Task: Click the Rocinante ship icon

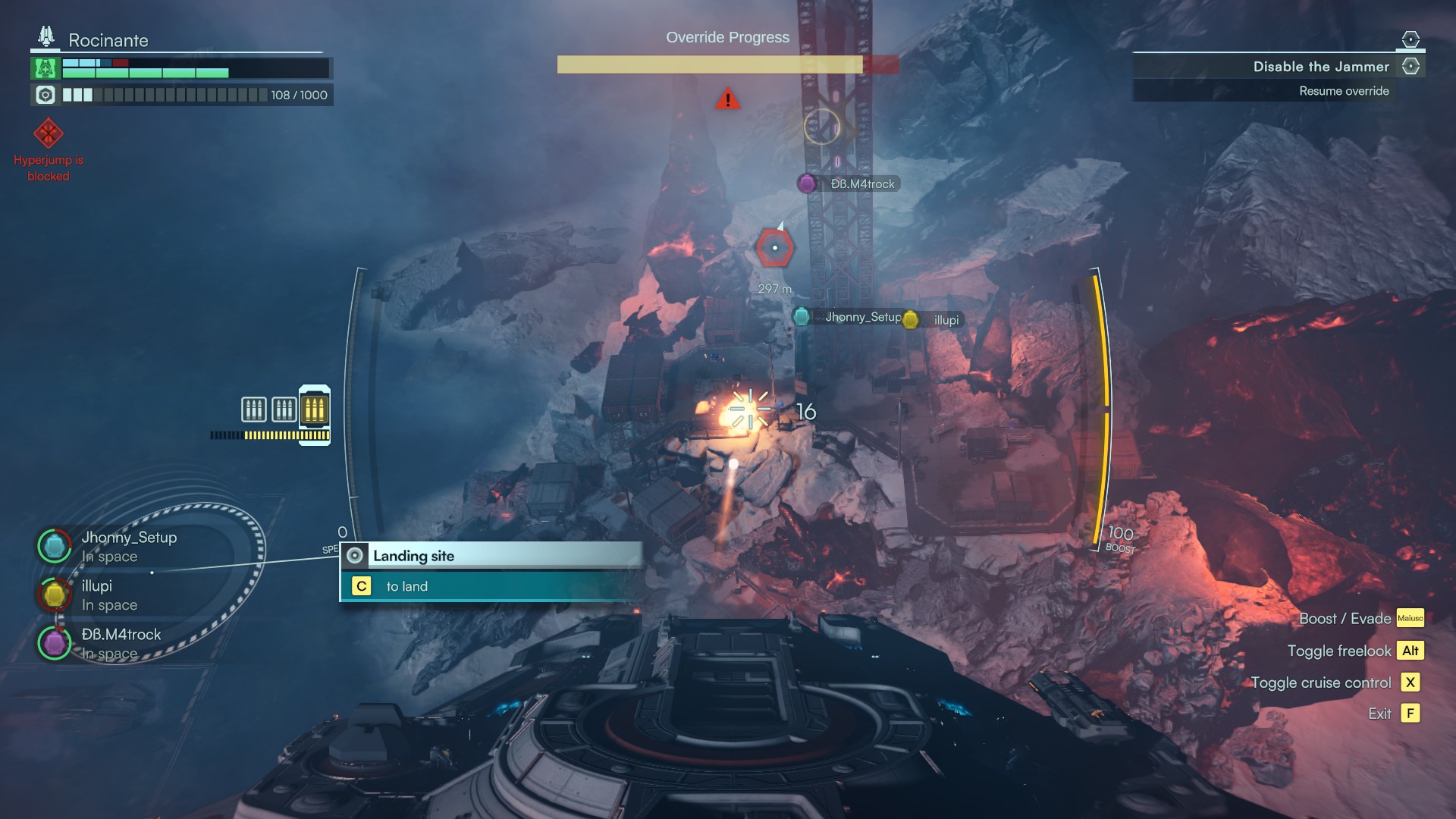Action: [x=46, y=36]
